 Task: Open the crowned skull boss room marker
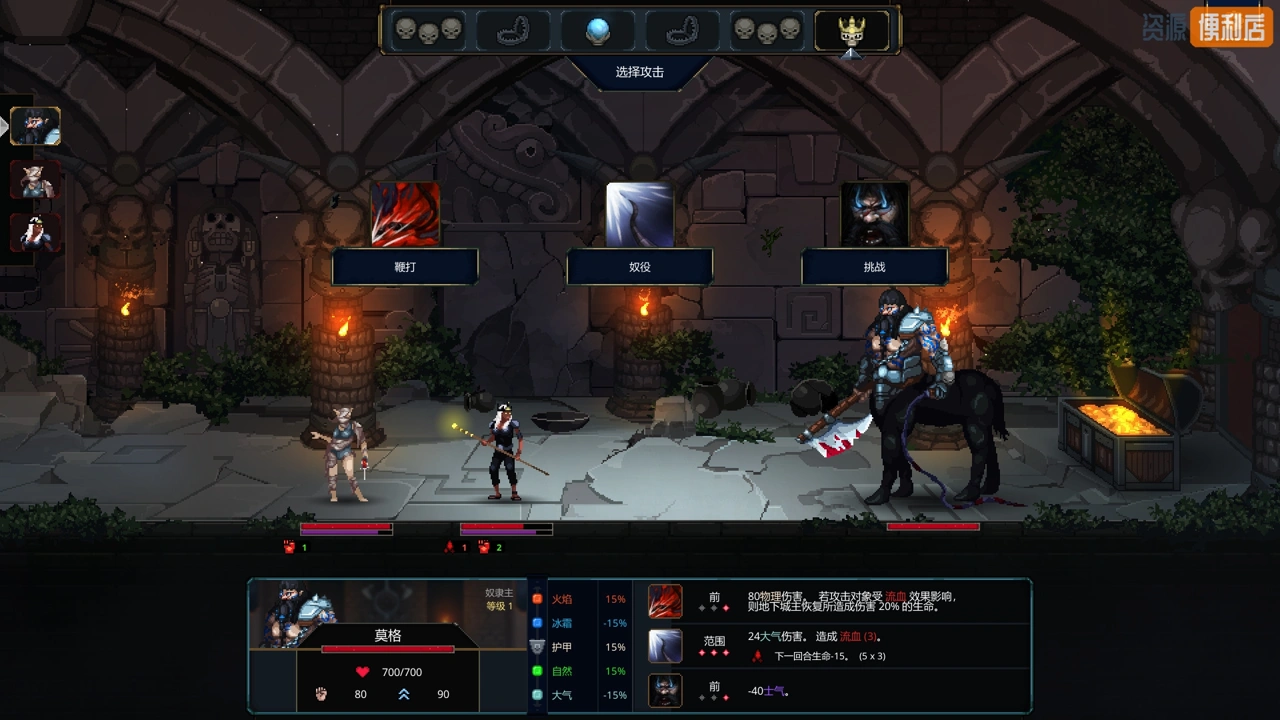coord(851,31)
